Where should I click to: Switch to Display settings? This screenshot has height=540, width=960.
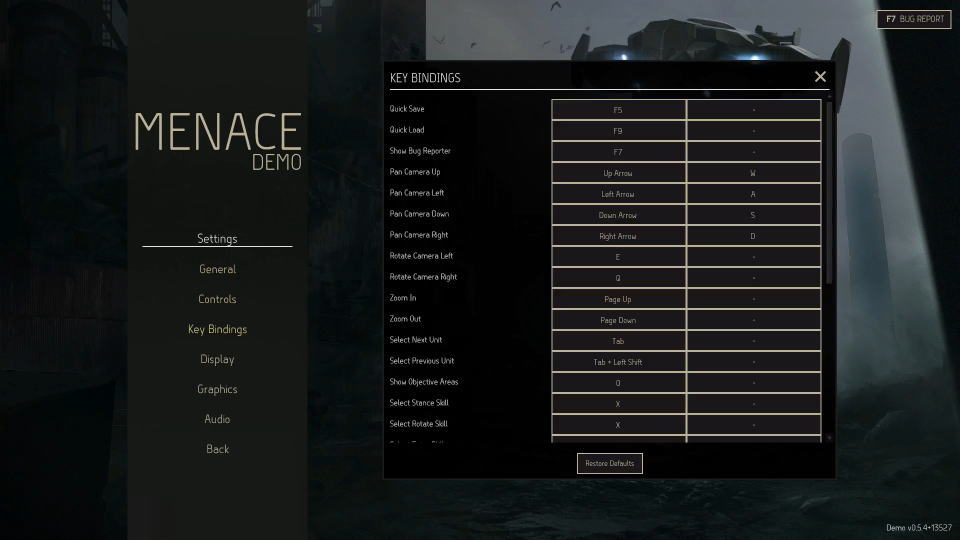[217, 359]
